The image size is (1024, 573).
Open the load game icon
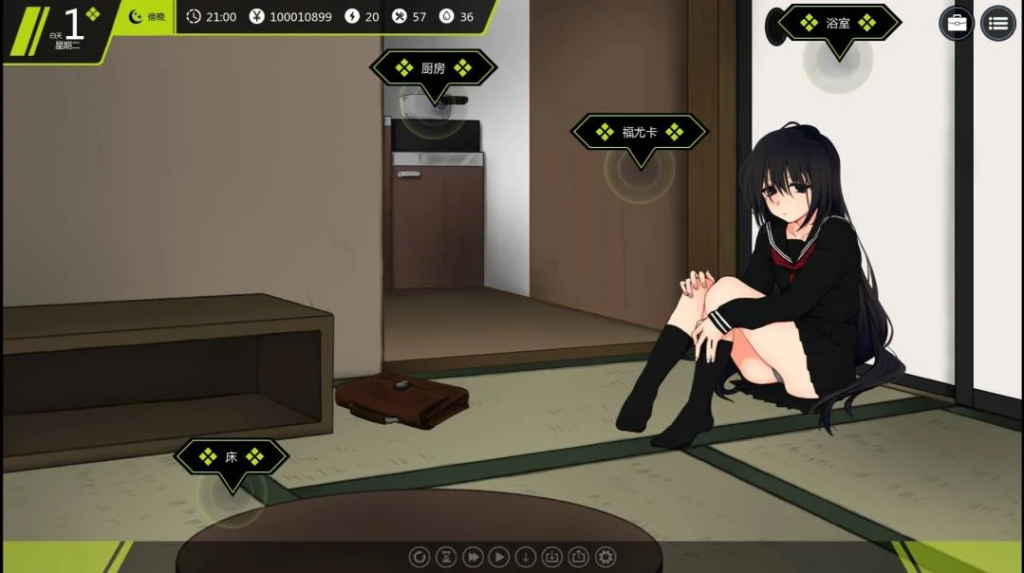pyautogui.click(x=578, y=556)
